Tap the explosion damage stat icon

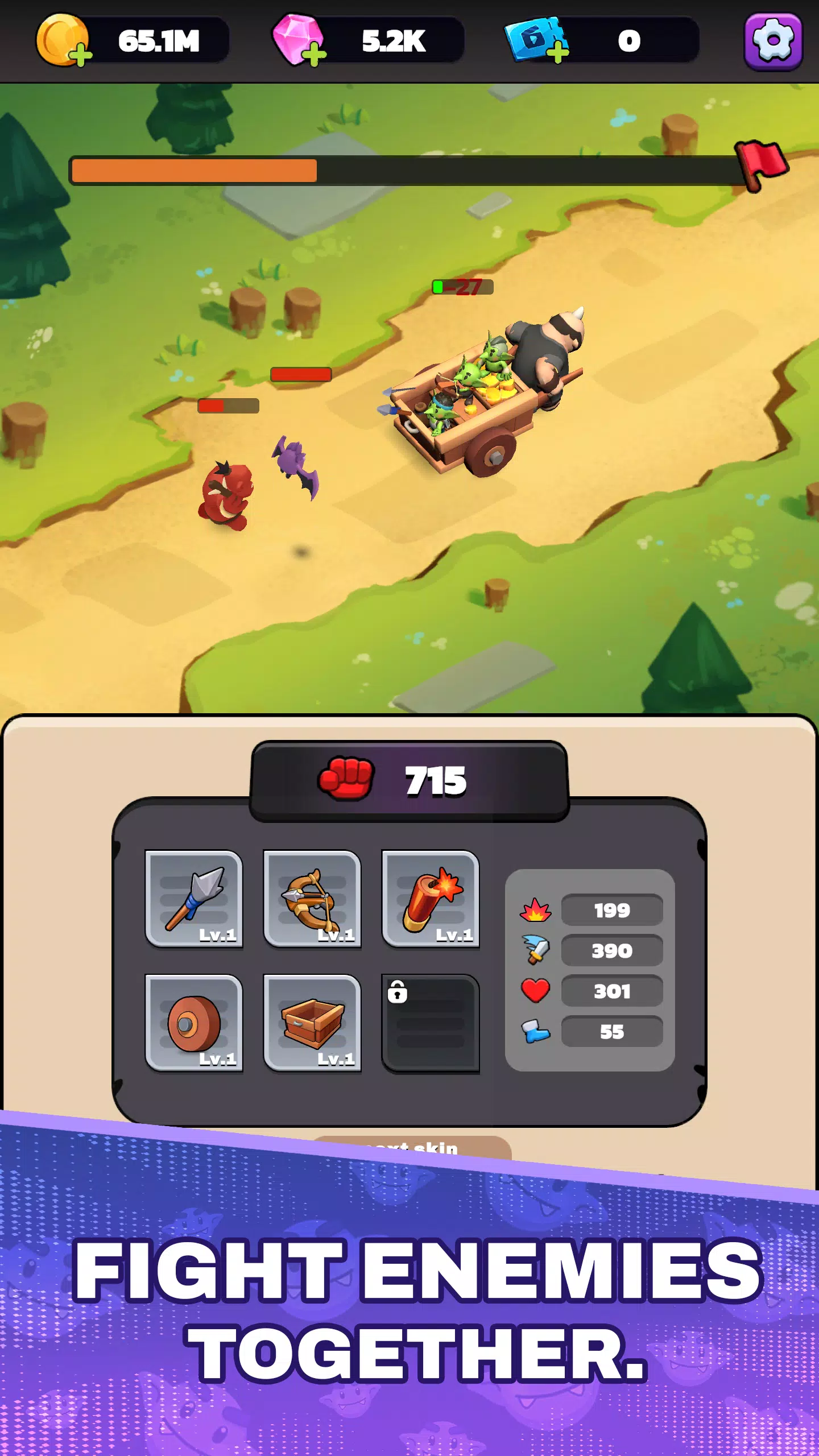tap(535, 910)
